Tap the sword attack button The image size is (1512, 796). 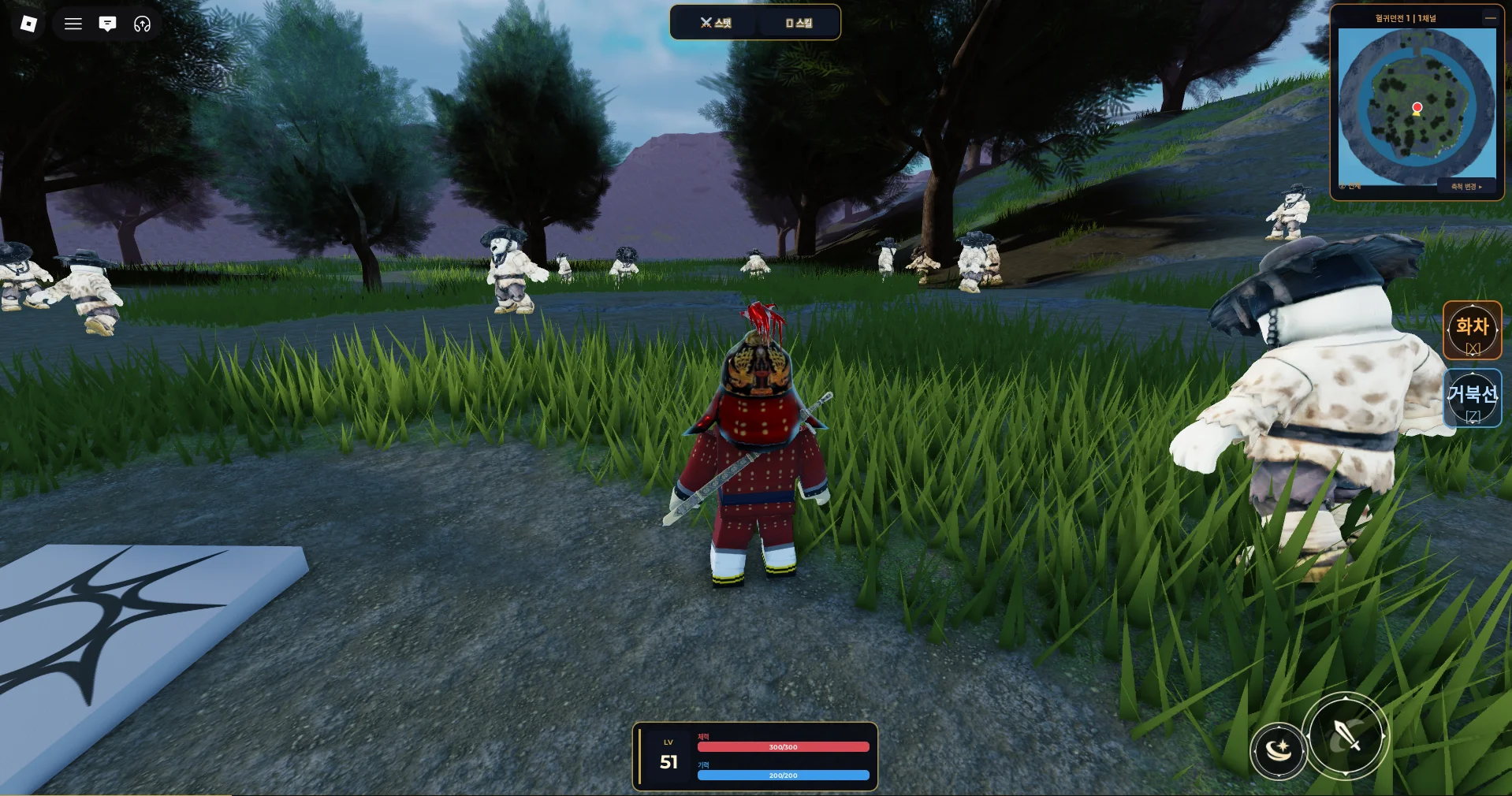coord(1345,735)
